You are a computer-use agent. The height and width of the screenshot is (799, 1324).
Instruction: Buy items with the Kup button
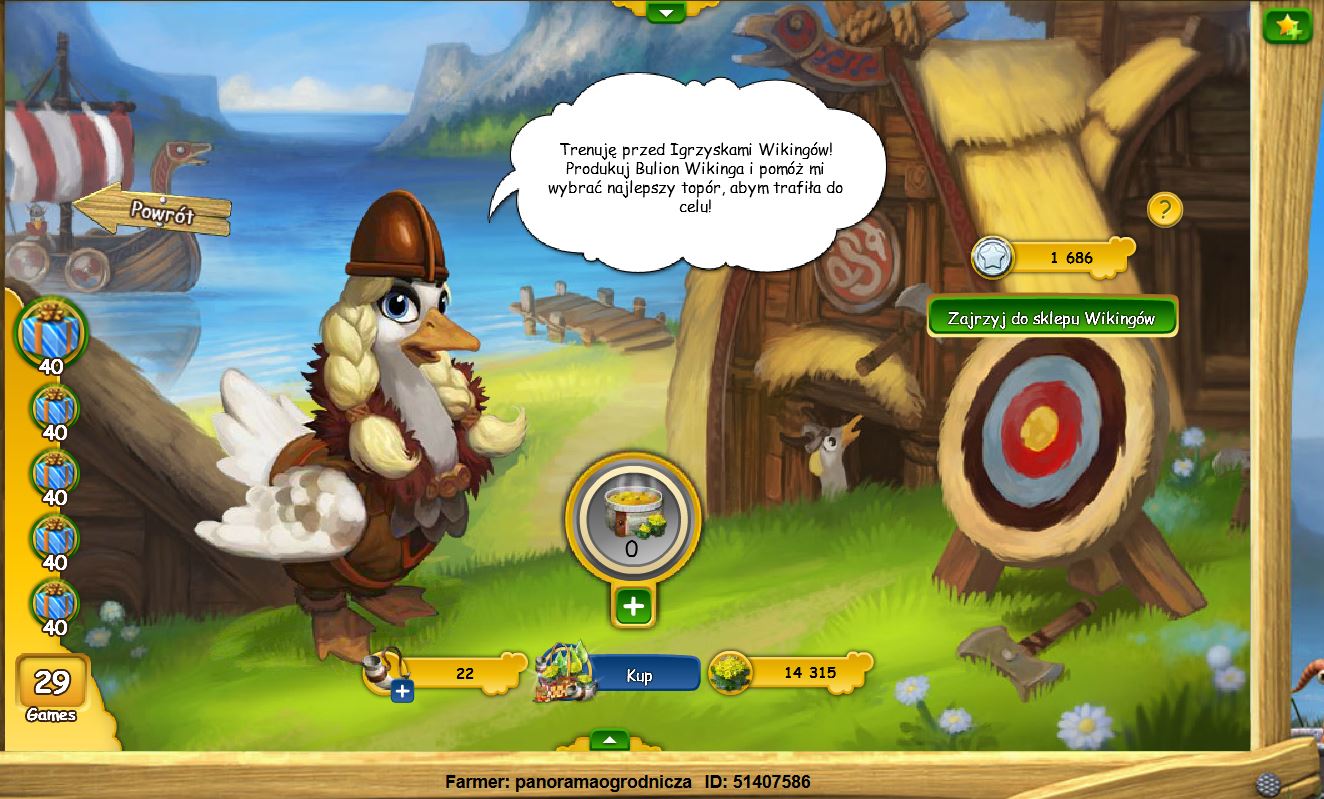[x=640, y=675]
